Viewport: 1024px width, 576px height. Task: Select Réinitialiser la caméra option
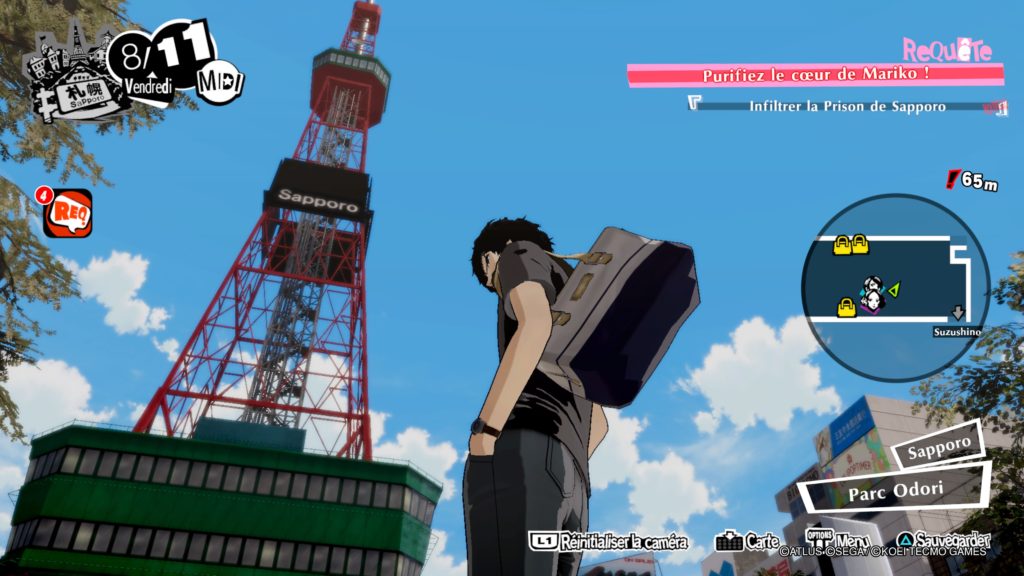pyautogui.click(x=609, y=542)
